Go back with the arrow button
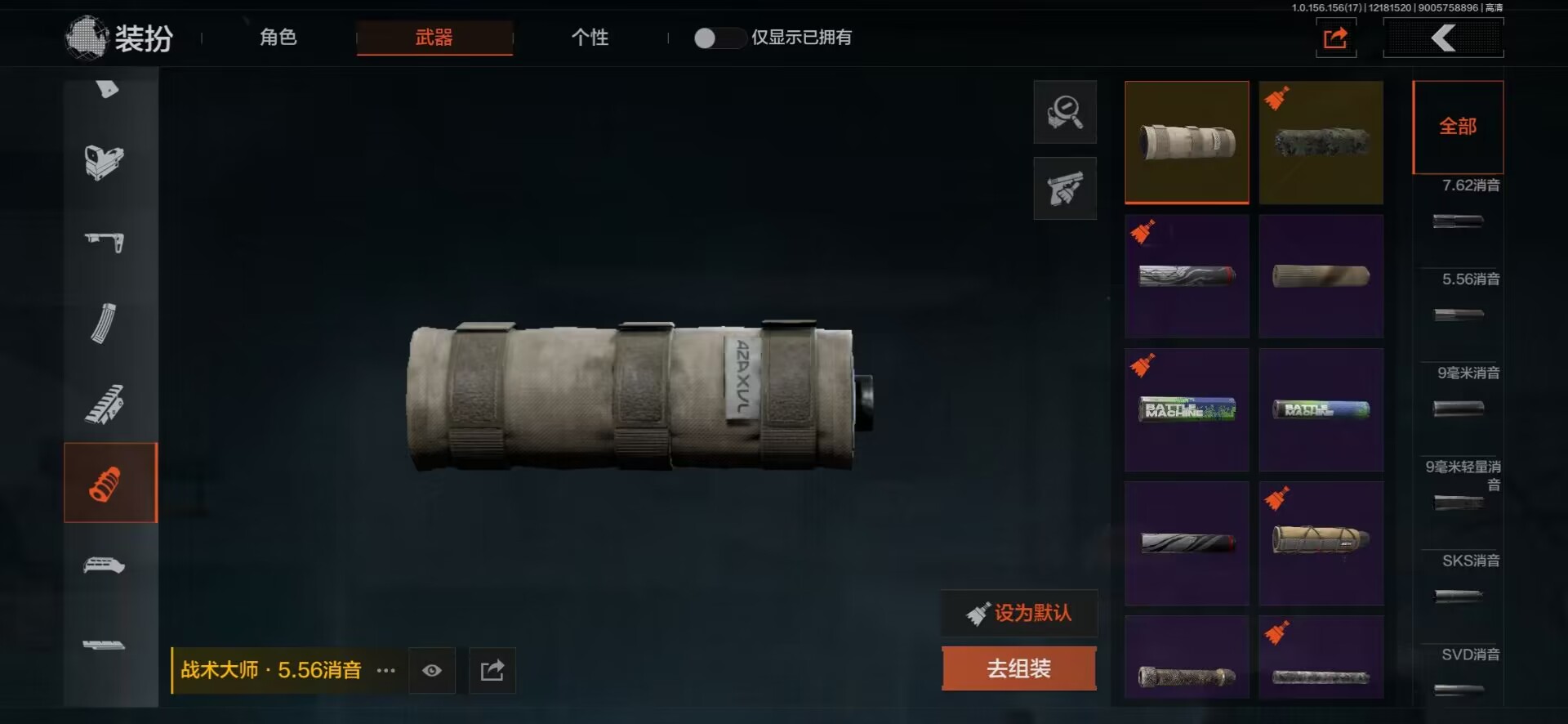This screenshot has width=1568, height=724. tap(1443, 38)
